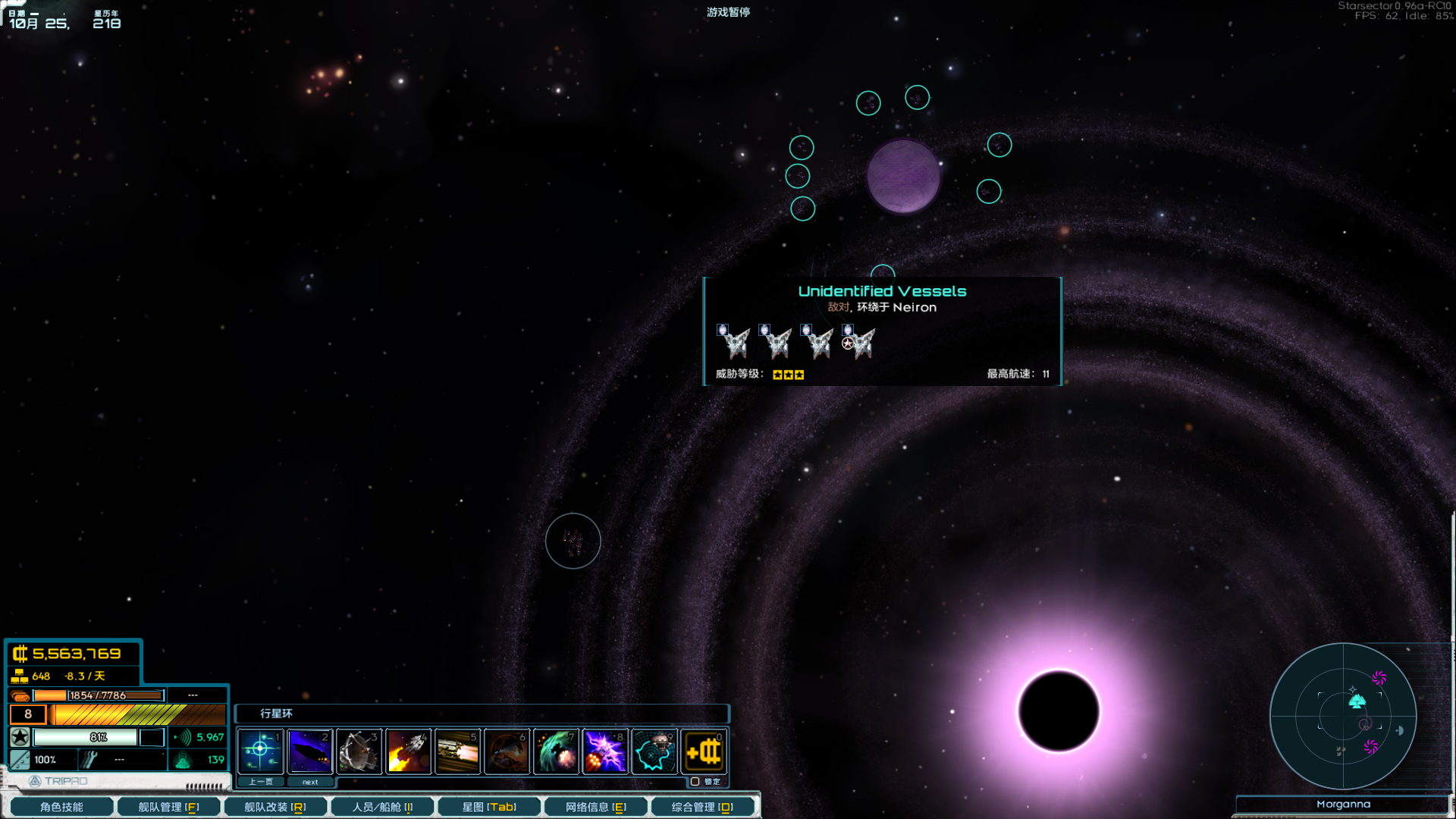Open the 人员/船舱 cargo screen
1456x819 pixels.
pyautogui.click(x=382, y=807)
